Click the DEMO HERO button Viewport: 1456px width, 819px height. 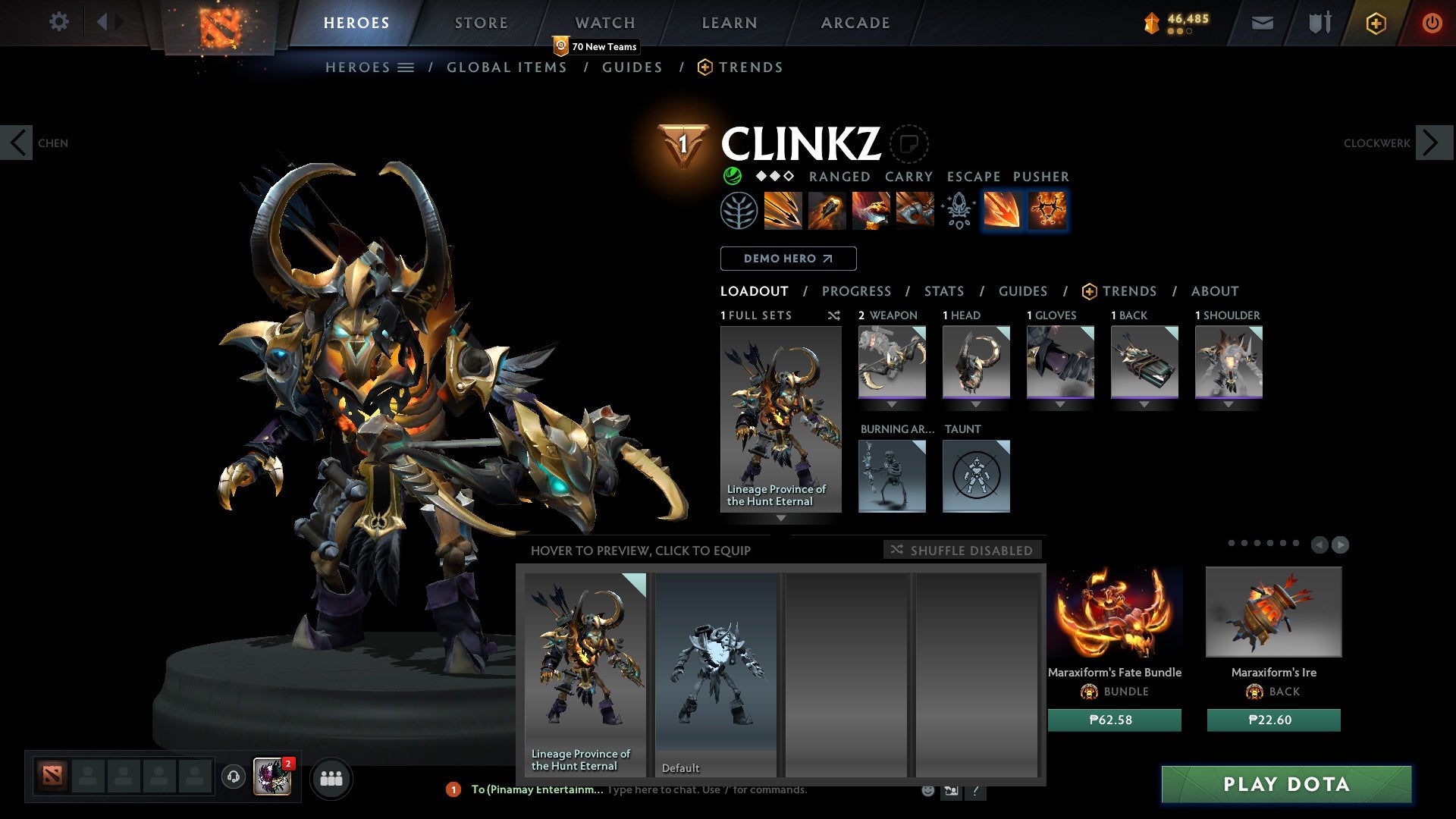(x=788, y=258)
